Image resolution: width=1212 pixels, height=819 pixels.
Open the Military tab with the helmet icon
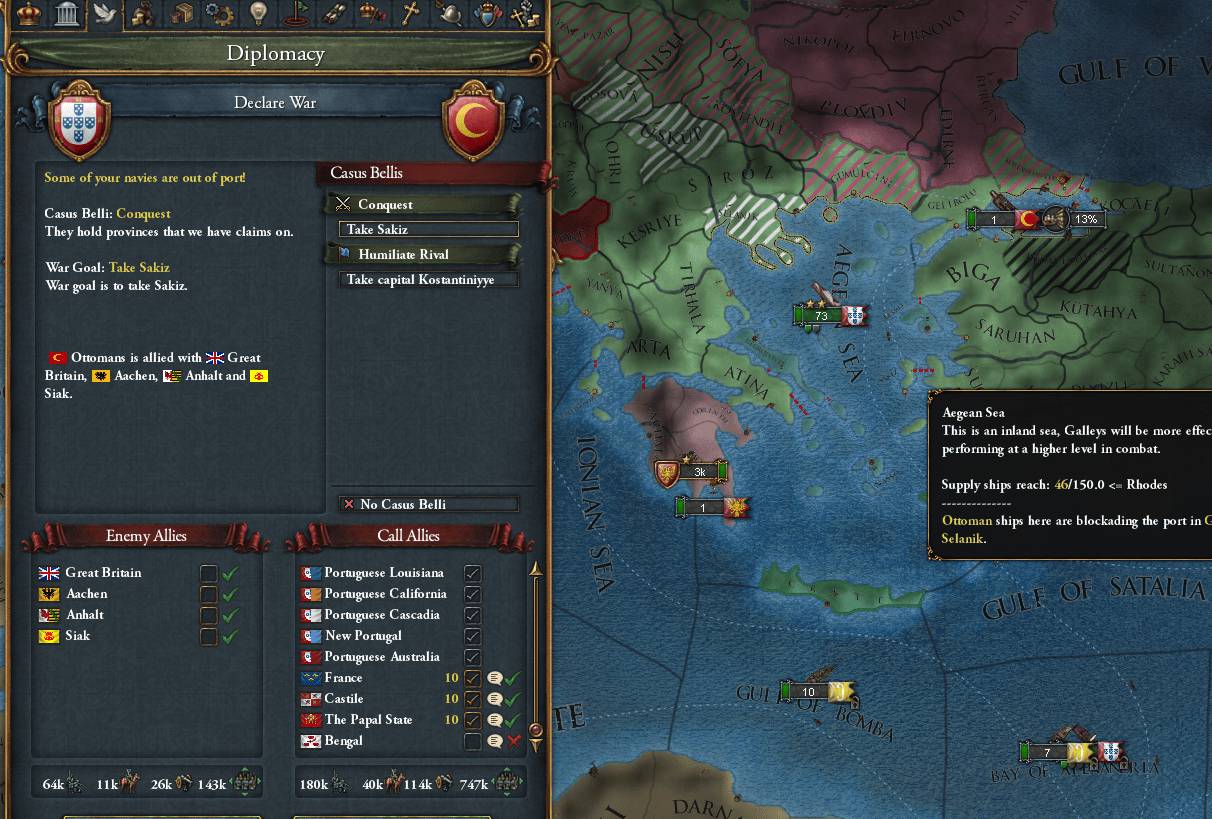tap(449, 14)
